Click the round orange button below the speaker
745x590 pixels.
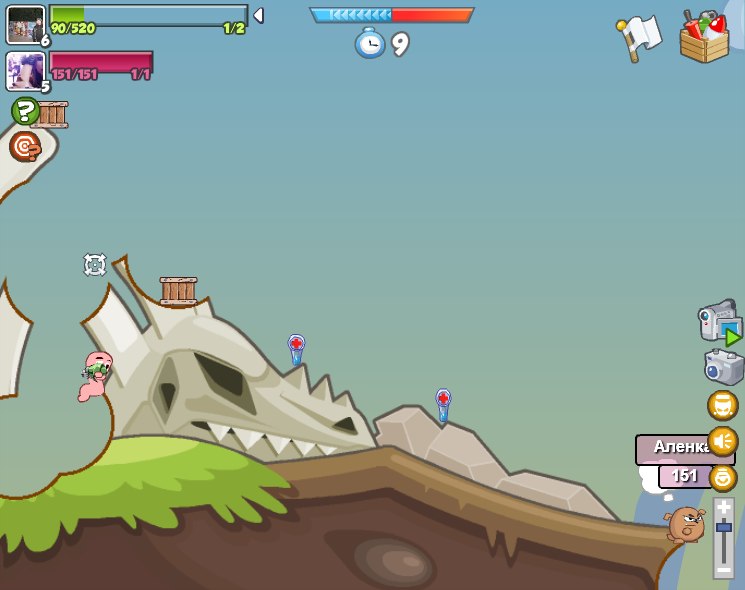[x=722, y=477]
